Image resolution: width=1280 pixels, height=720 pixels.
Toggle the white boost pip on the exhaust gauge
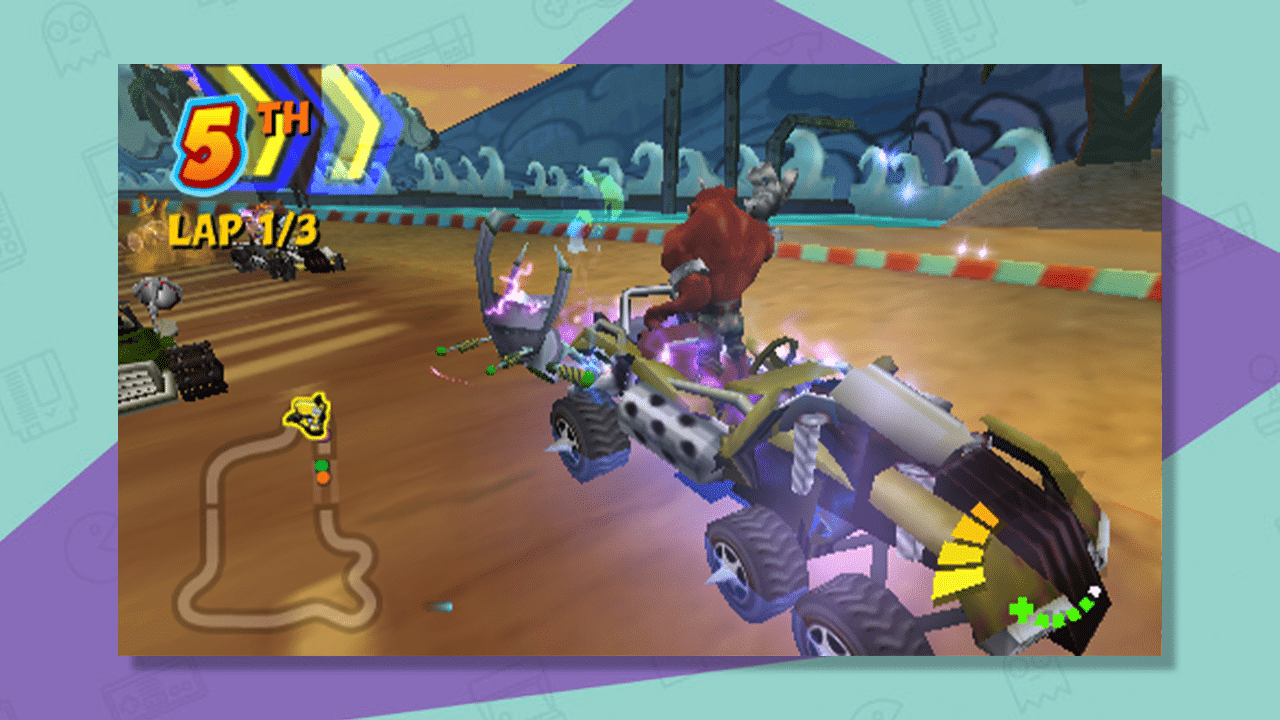click(1094, 590)
